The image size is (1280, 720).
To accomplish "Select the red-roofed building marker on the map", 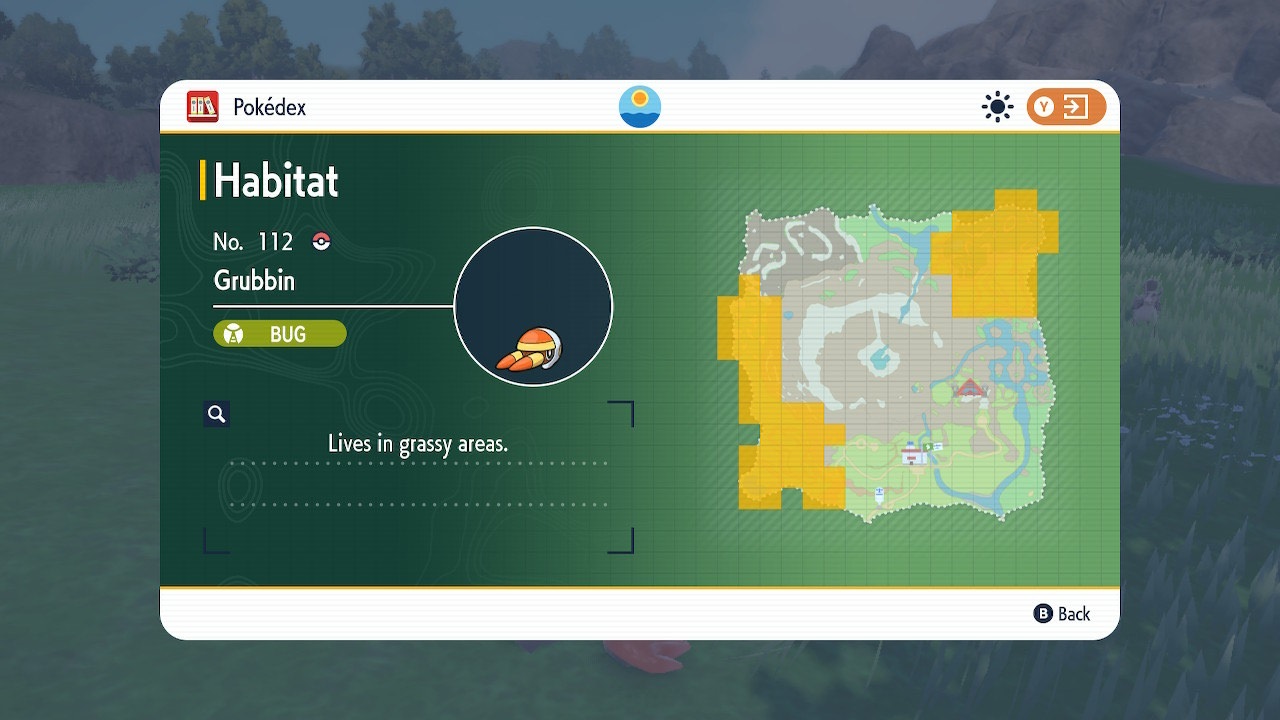I will click(969, 388).
